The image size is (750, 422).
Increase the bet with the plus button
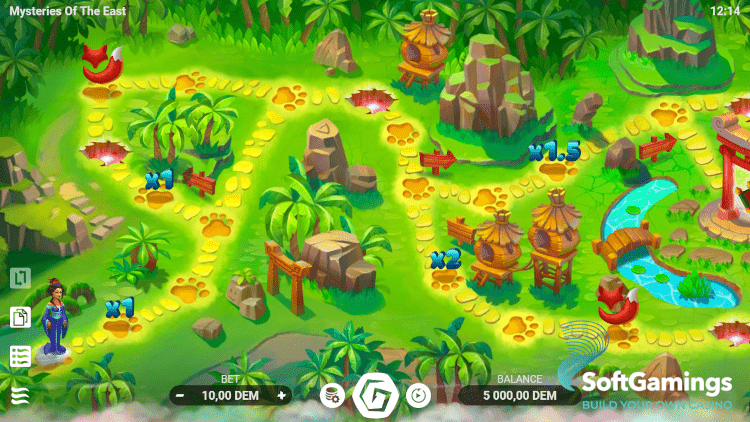click(282, 396)
